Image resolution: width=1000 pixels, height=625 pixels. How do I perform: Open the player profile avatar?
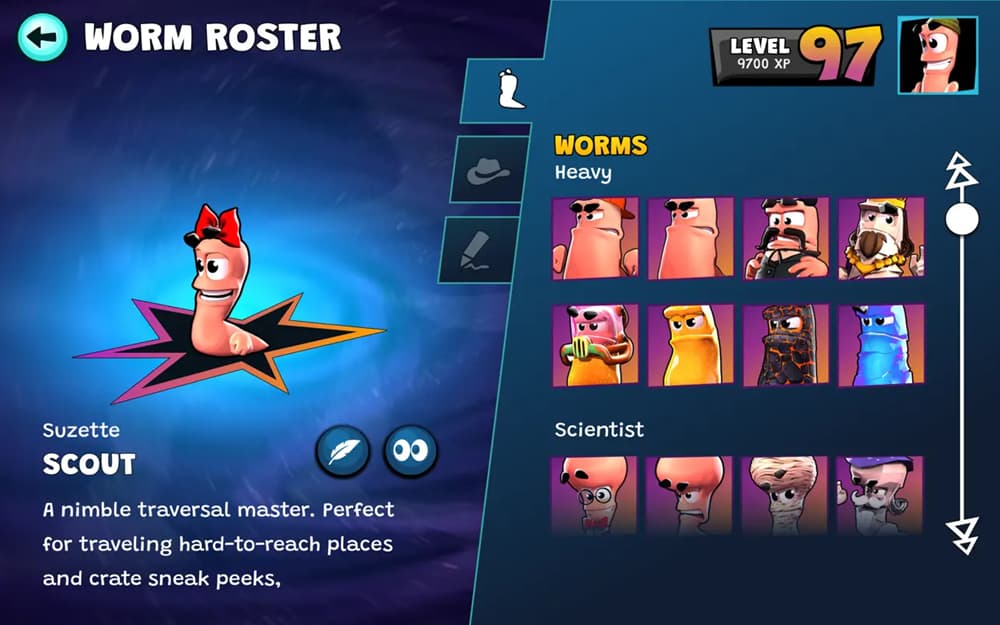pyautogui.click(x=937, y=56)
